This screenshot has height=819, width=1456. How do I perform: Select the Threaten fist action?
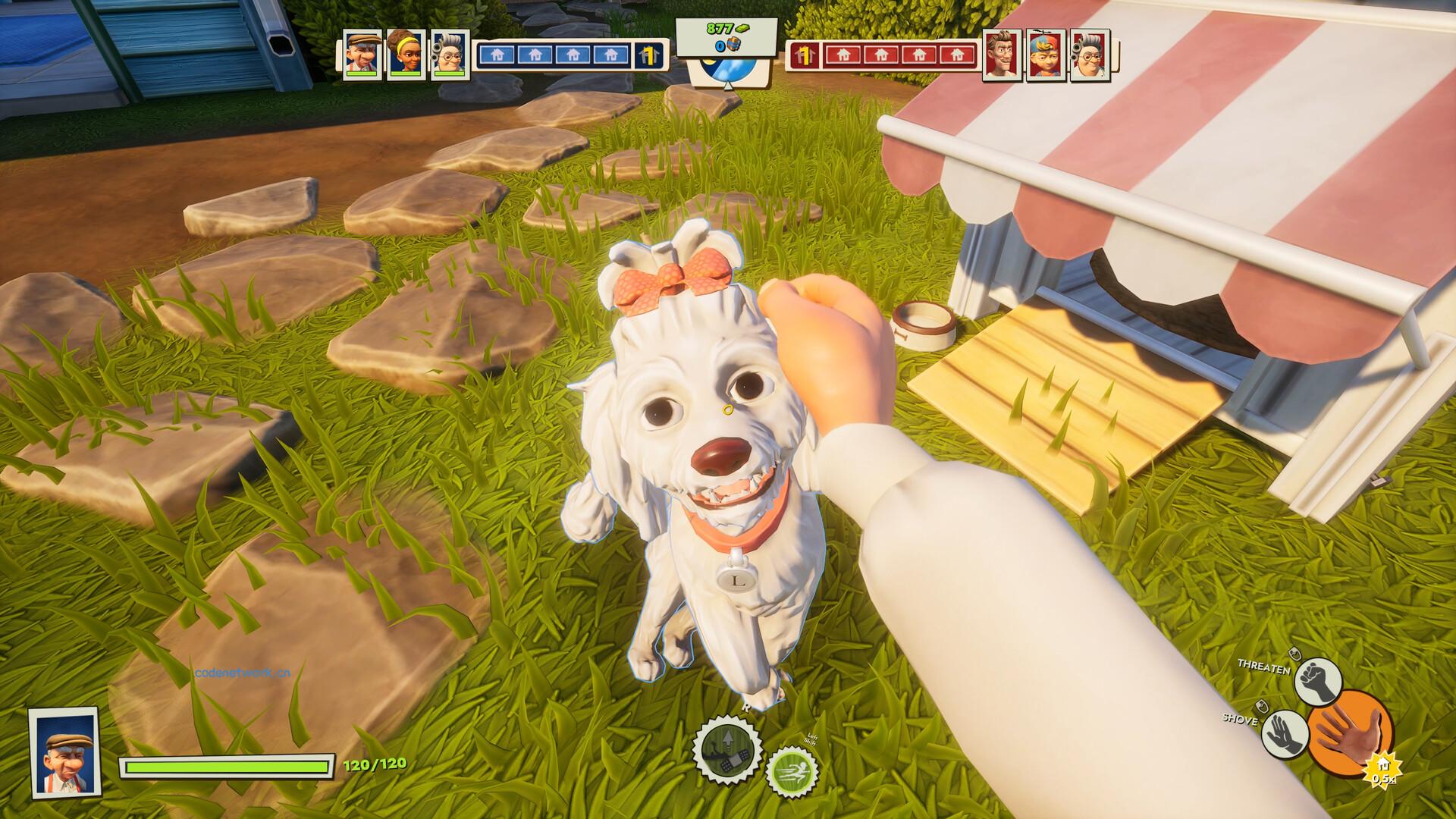(1319, 681)
